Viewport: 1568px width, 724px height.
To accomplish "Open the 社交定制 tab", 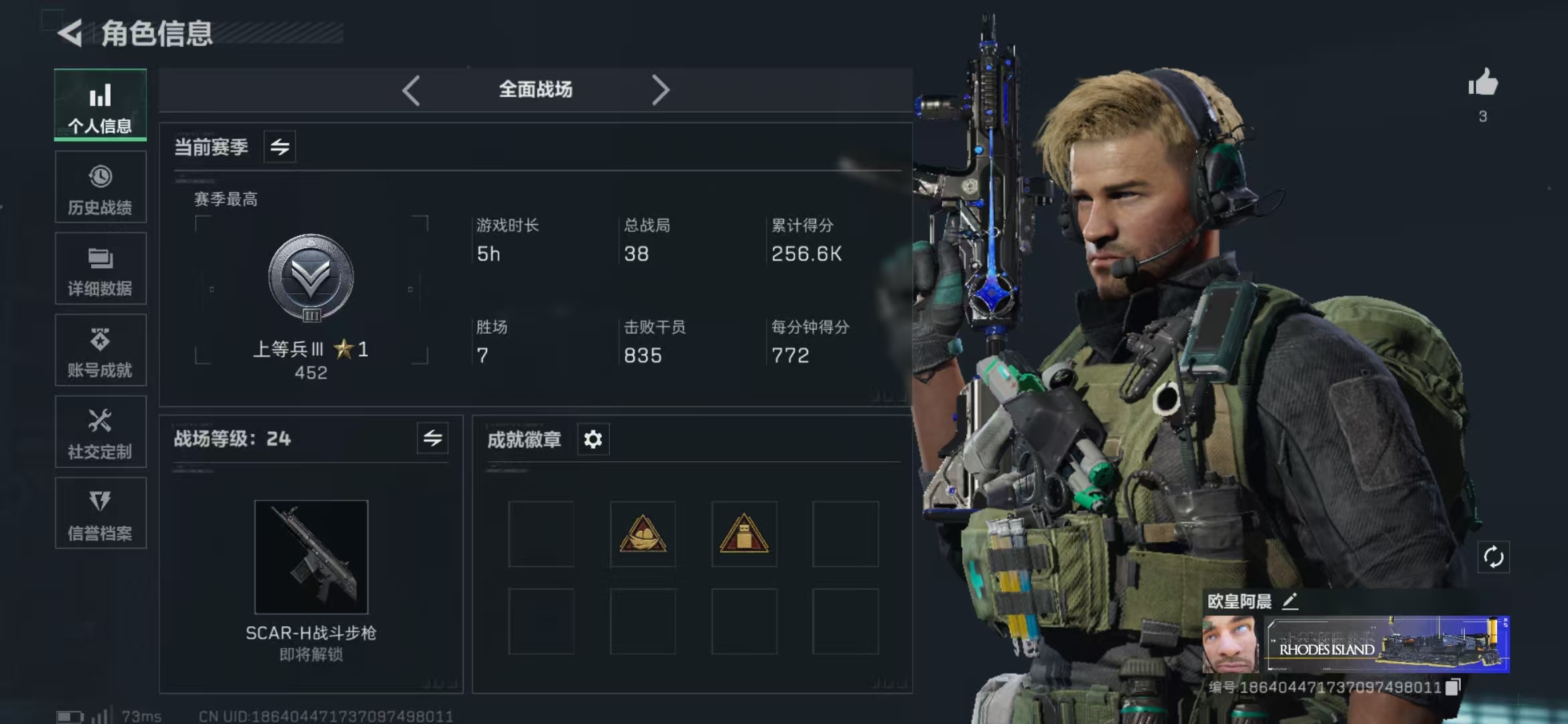I will pyautogui.click(x=101, y=432).
